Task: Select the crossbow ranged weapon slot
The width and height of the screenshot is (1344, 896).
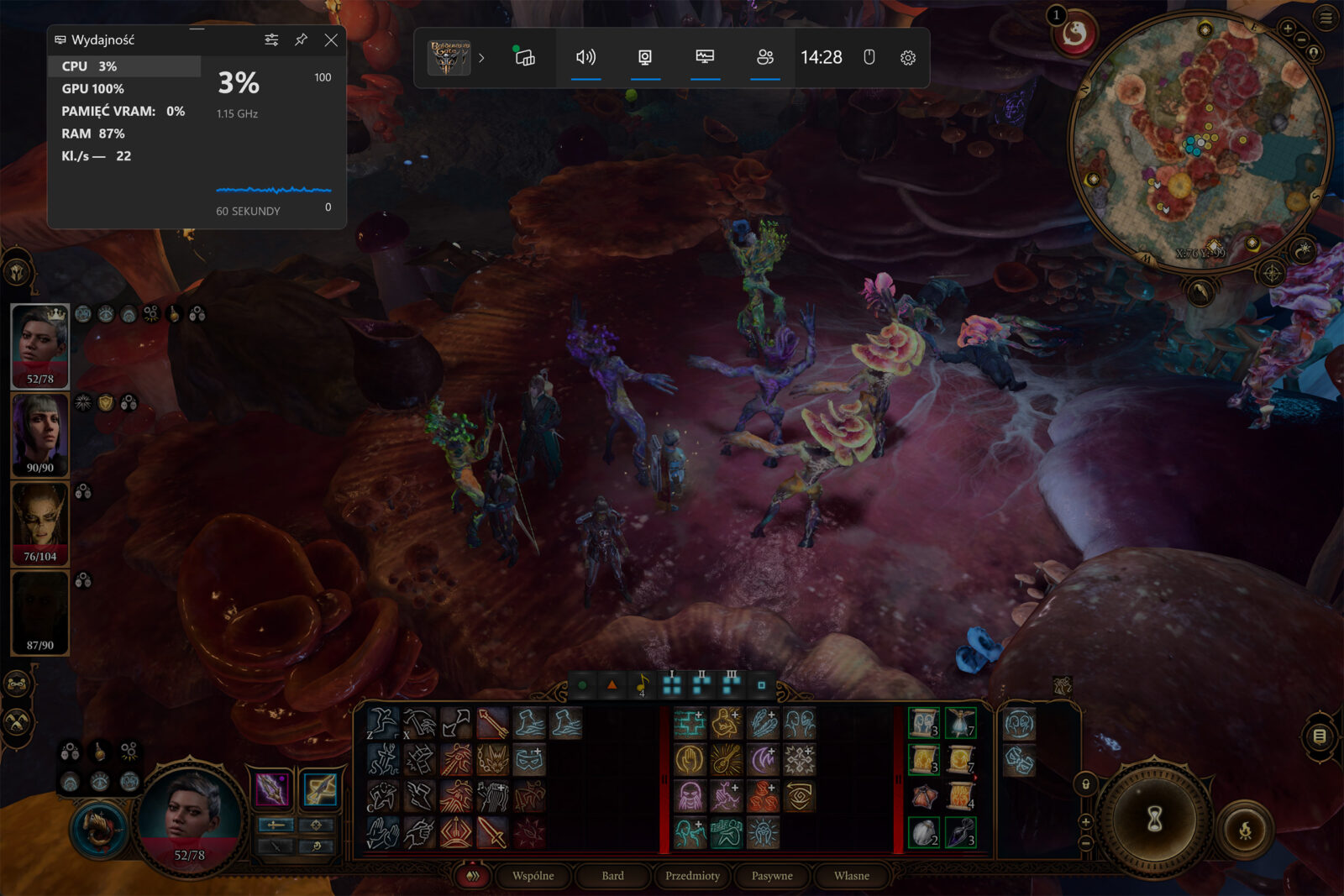Action: coord(320,789)
